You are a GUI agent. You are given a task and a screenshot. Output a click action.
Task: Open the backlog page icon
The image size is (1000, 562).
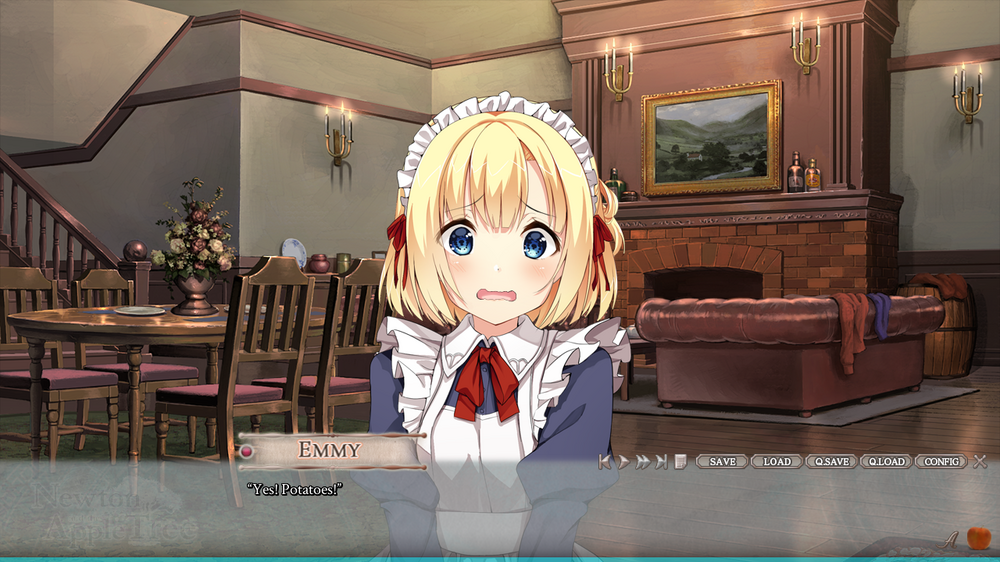pos(680,461)
